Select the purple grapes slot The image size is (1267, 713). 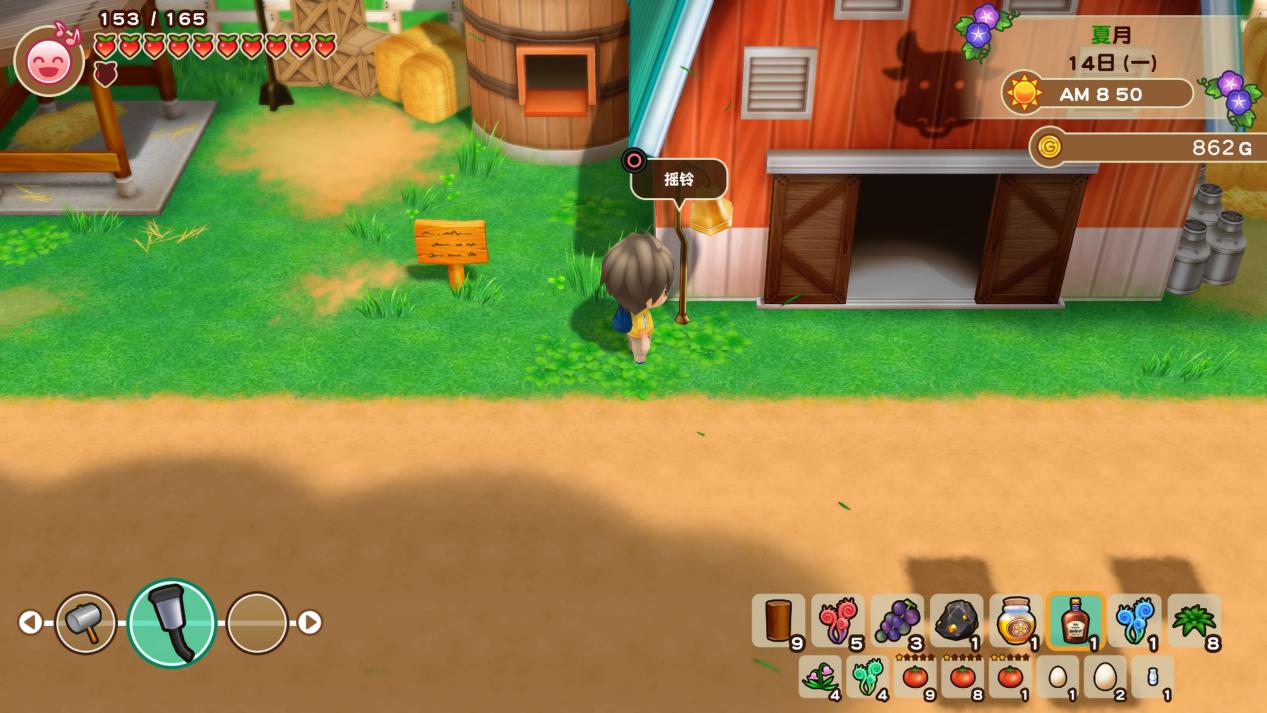click(897, 621)
